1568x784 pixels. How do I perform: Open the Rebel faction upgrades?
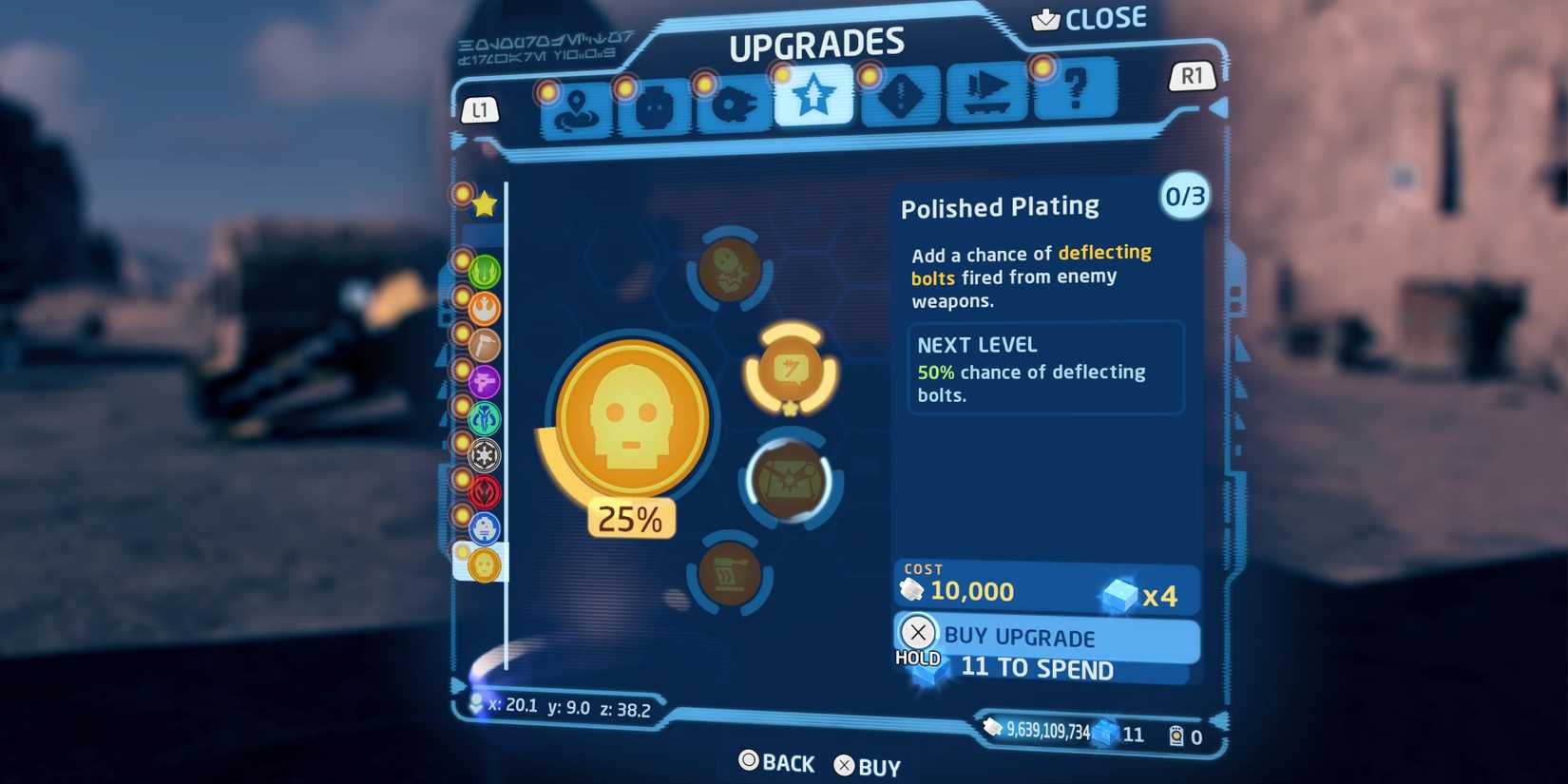click(483, 310)
